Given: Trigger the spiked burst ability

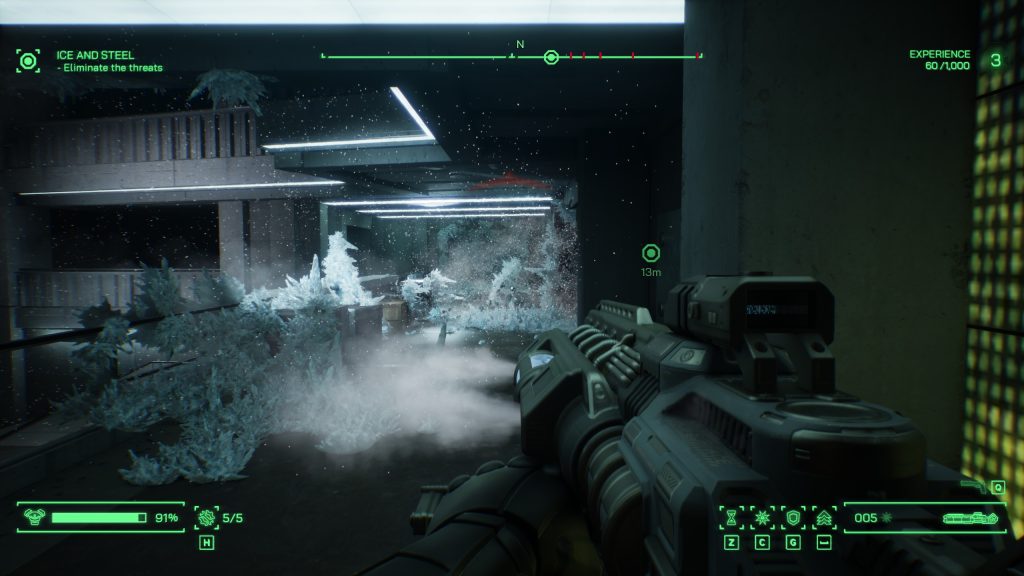Looking at the screenshot, I should 762,517.
